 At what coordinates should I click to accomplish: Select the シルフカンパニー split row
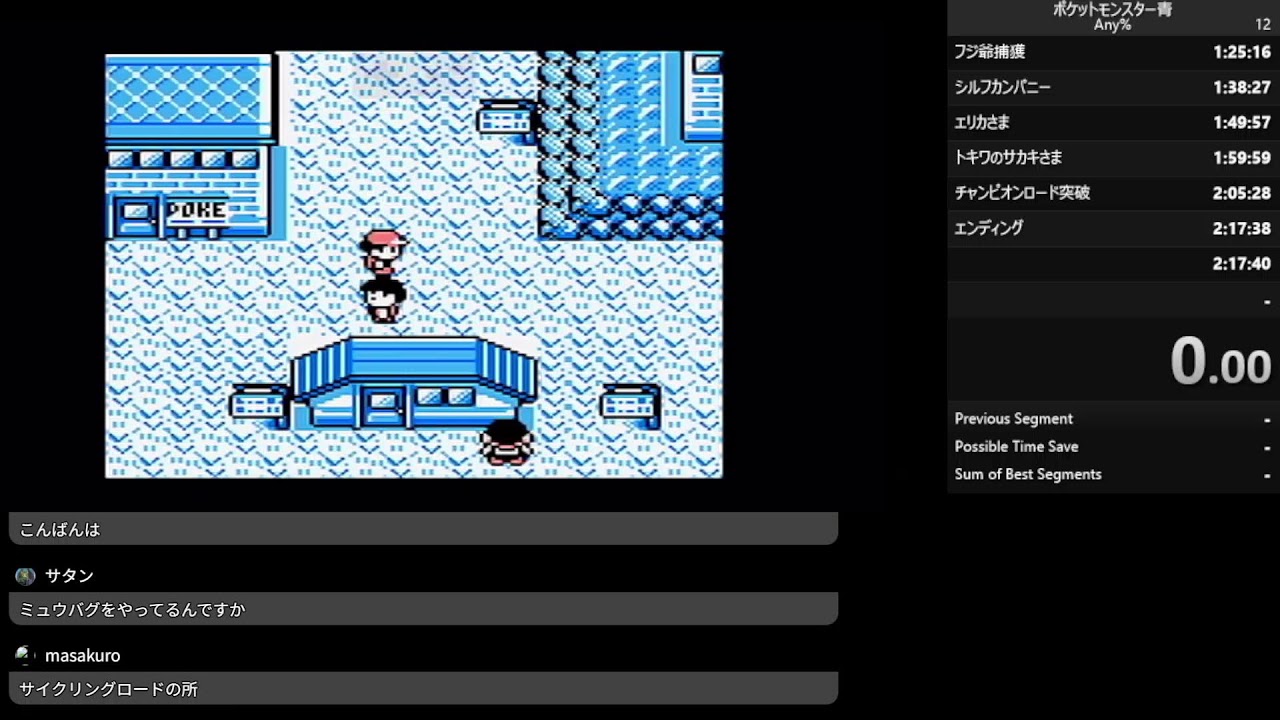(1110, 87)
